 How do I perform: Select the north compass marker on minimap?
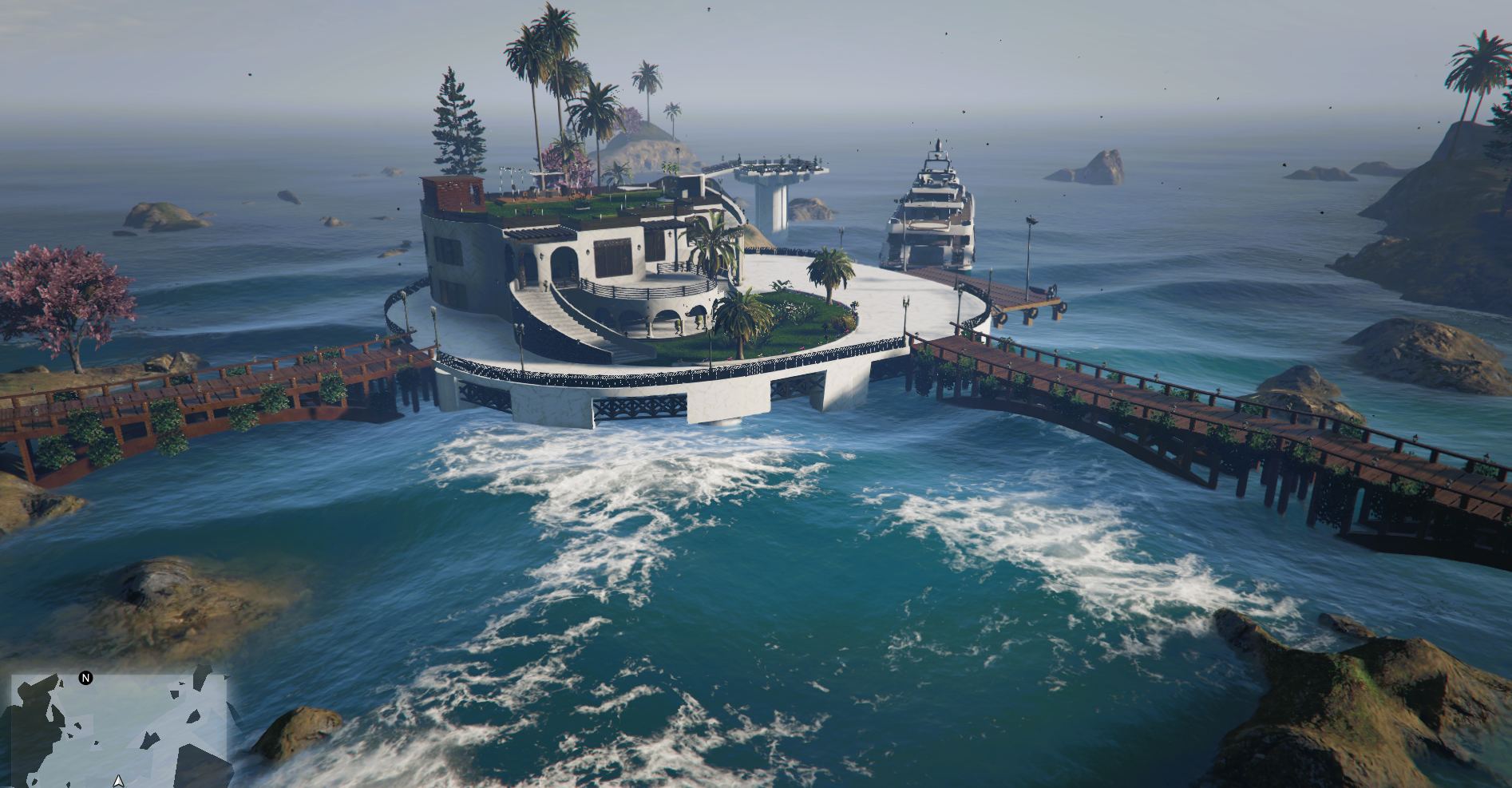pyautogui.click(x=86, y=679)
